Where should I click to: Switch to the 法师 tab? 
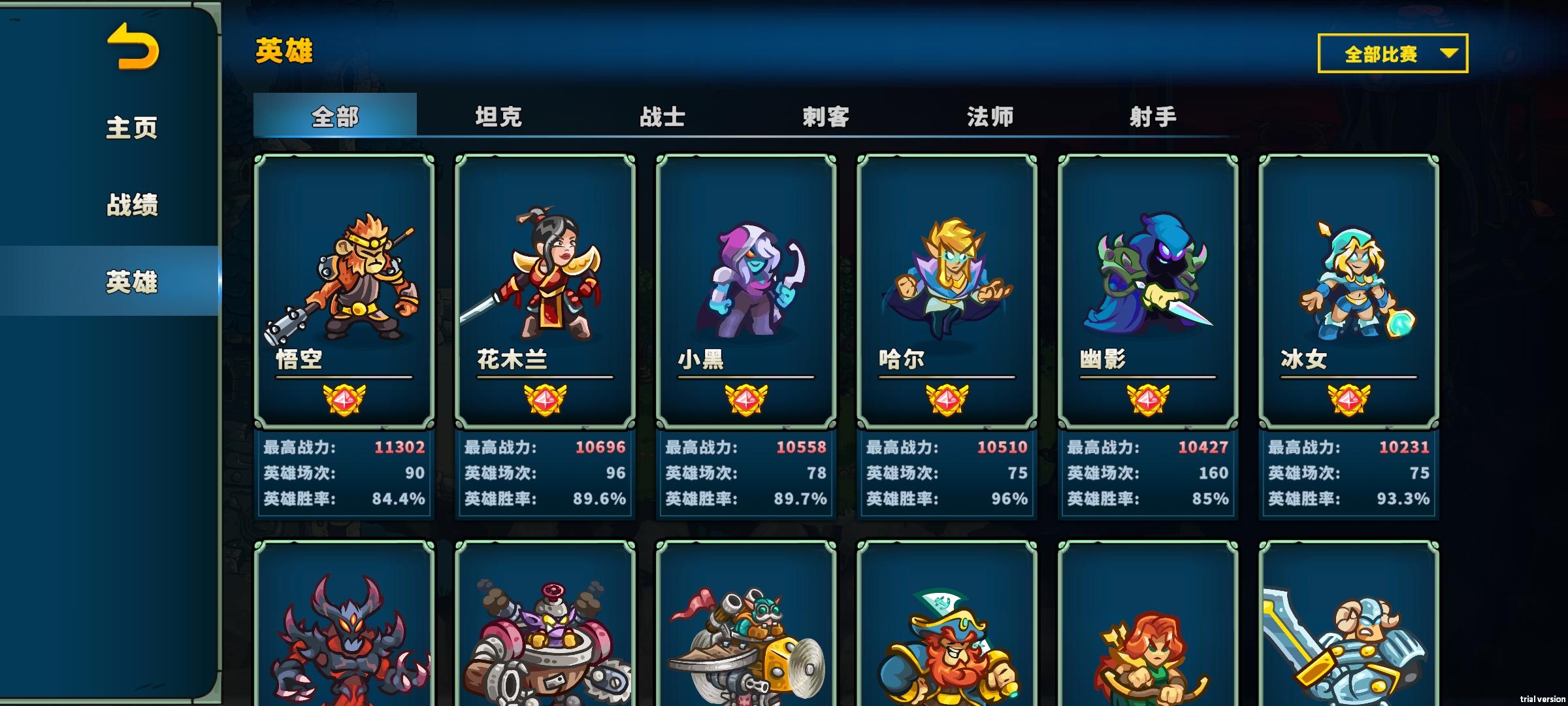(x=990, y=118)
